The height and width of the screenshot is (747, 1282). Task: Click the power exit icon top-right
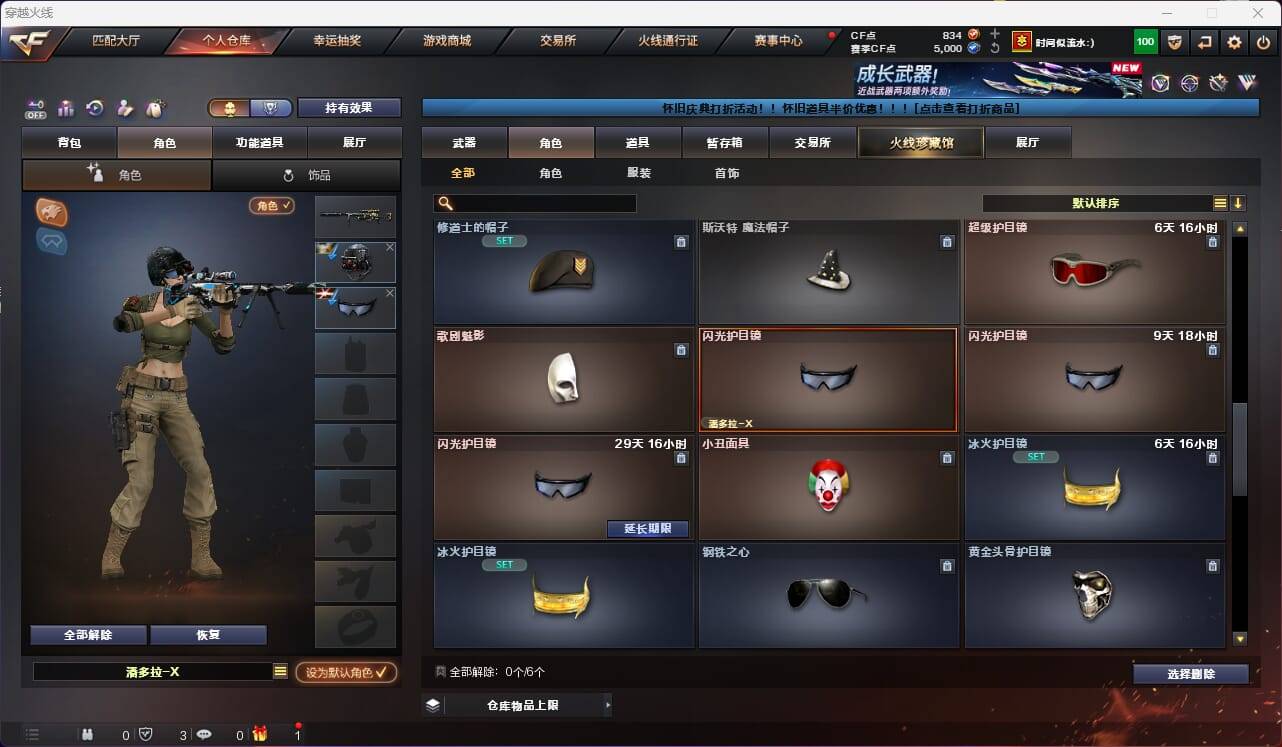1263,41
